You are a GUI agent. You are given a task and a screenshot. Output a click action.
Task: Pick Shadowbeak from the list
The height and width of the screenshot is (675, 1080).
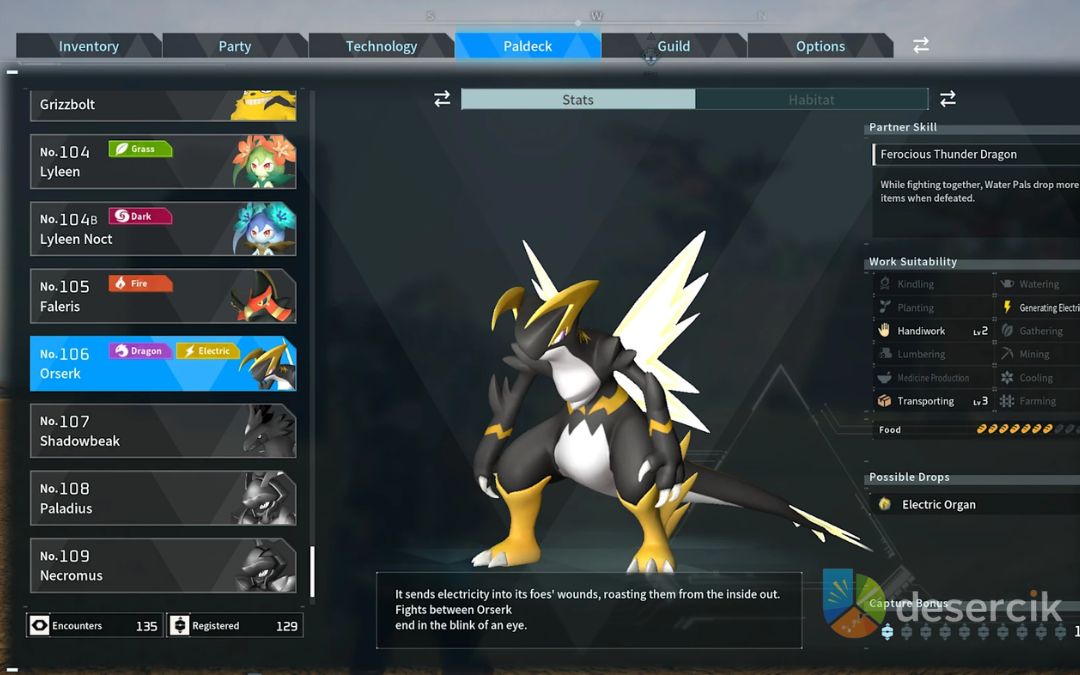pos(163,431)
